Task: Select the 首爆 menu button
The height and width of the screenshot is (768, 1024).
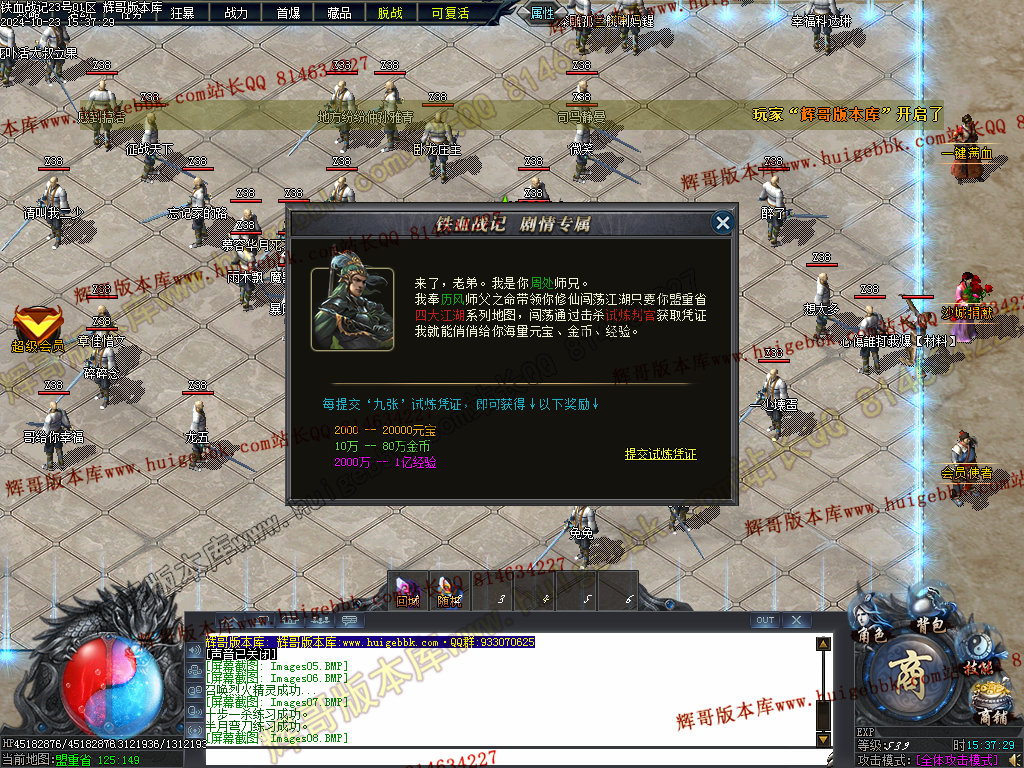Action: 288,13
